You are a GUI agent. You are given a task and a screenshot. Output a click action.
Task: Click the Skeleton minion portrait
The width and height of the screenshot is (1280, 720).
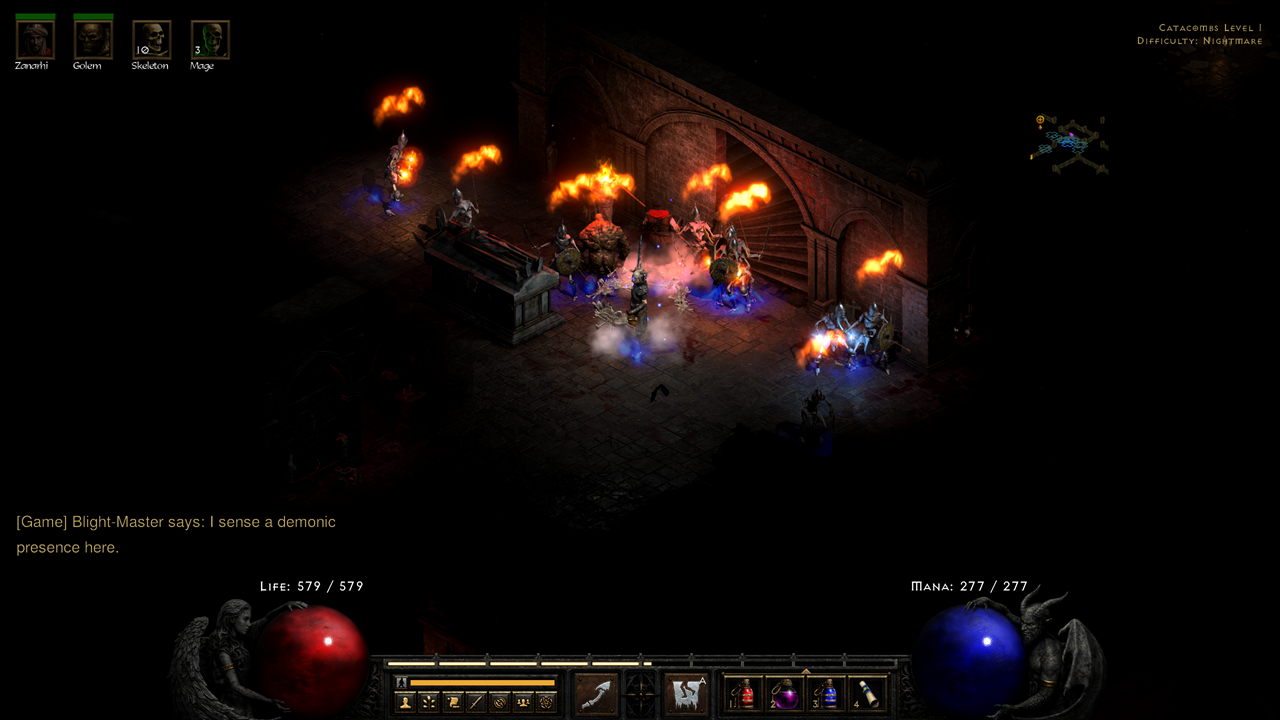[151, 40]
